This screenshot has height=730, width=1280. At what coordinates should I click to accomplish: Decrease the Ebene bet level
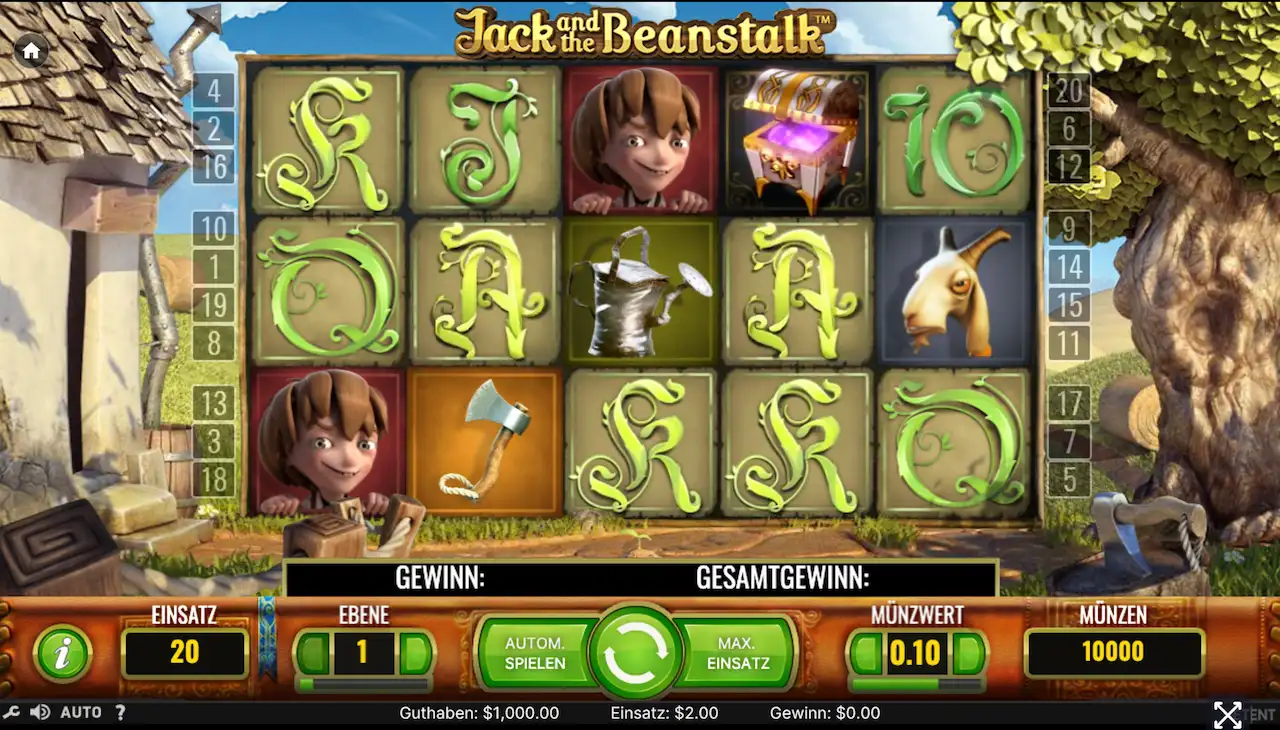[x=313, y=654]
